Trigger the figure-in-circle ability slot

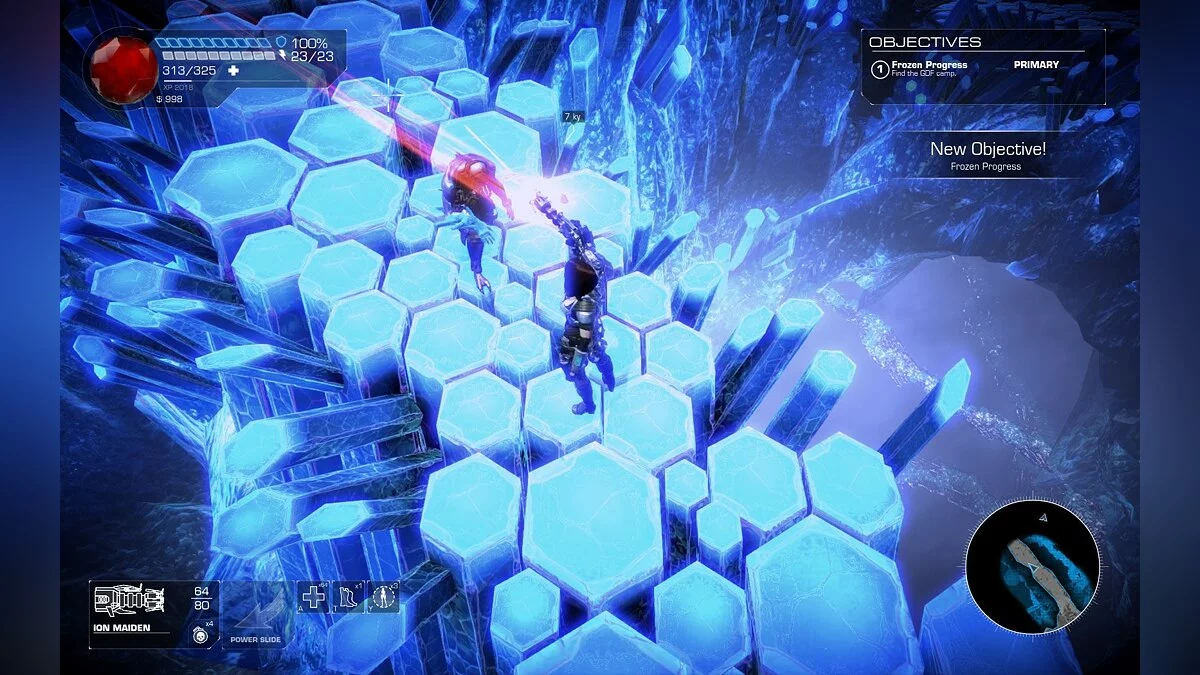[x=384, y=598]
